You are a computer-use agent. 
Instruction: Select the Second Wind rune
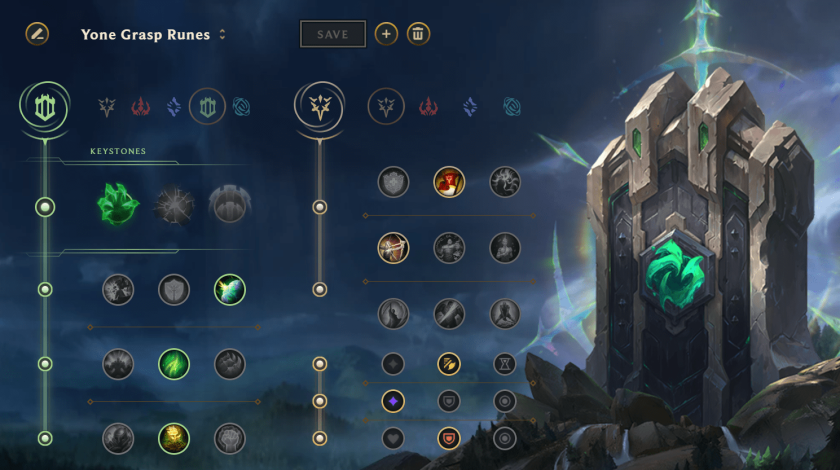(x=174, y=364)
